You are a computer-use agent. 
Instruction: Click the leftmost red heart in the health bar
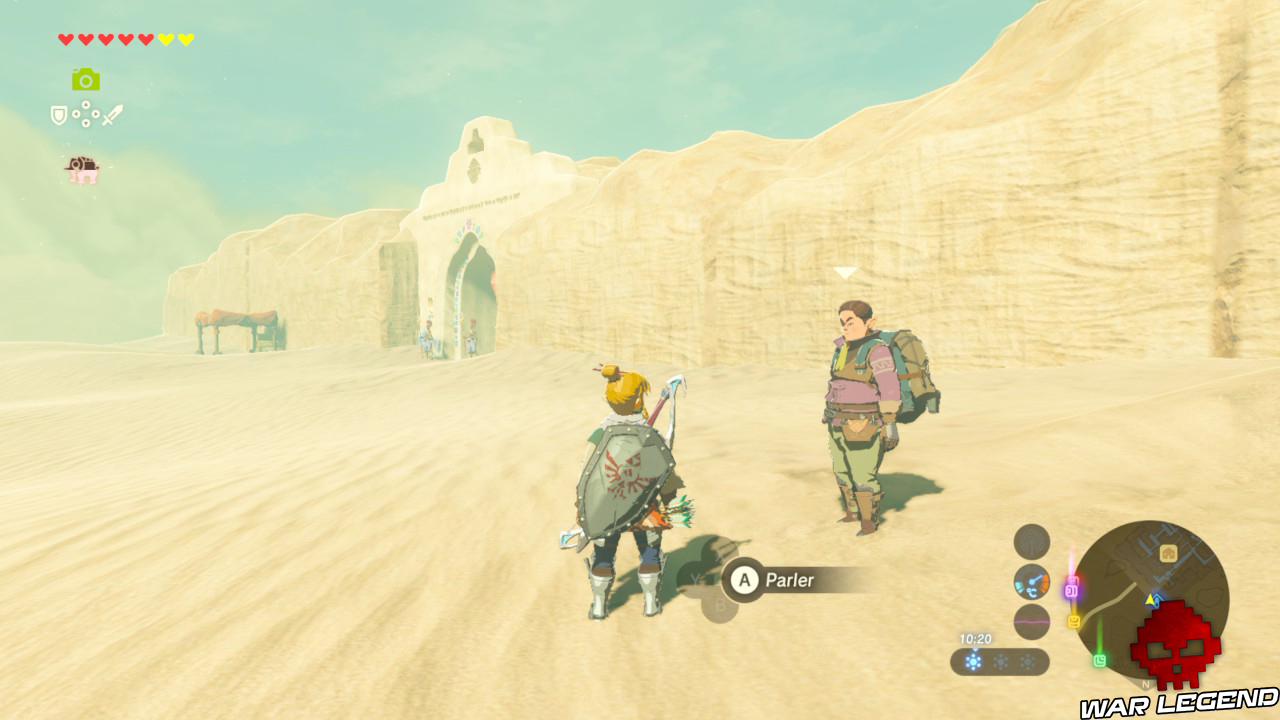click(66, 38)
